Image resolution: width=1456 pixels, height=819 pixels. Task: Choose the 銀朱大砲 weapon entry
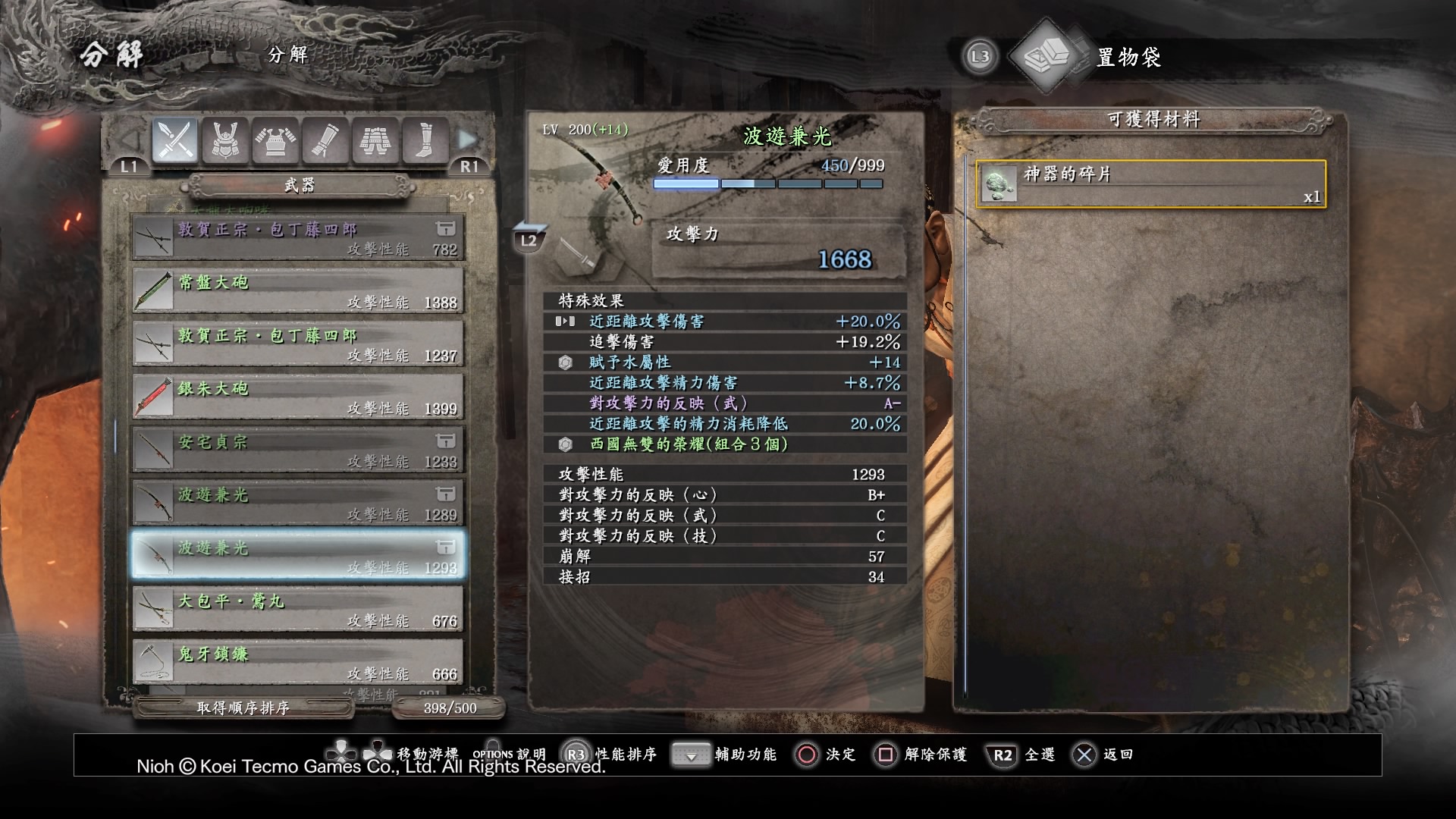tap(298, 397)
